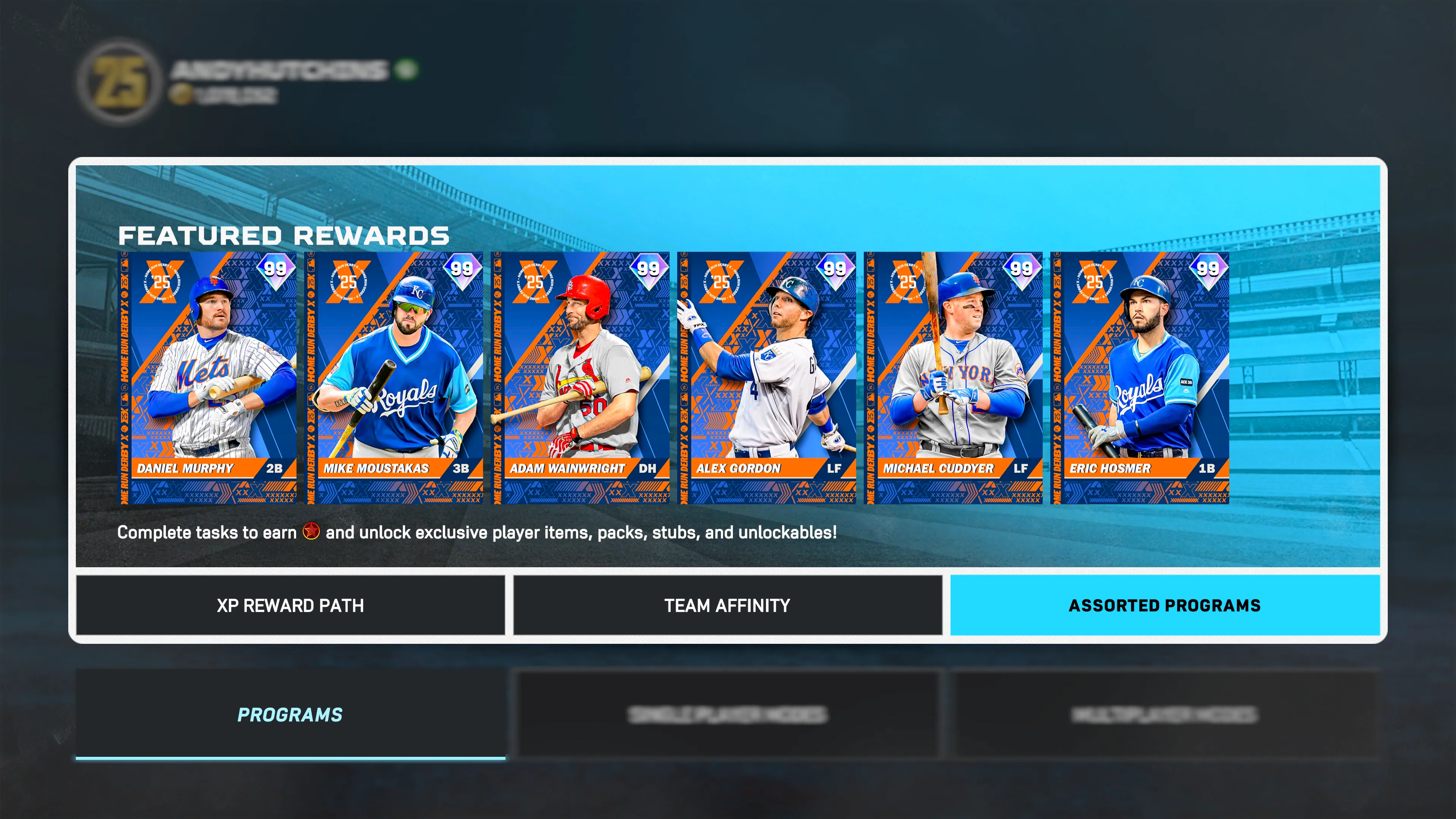View the Daniel Murphy 2B card
The height and width of the screenshot is (819, 1456).
(207, 378)
